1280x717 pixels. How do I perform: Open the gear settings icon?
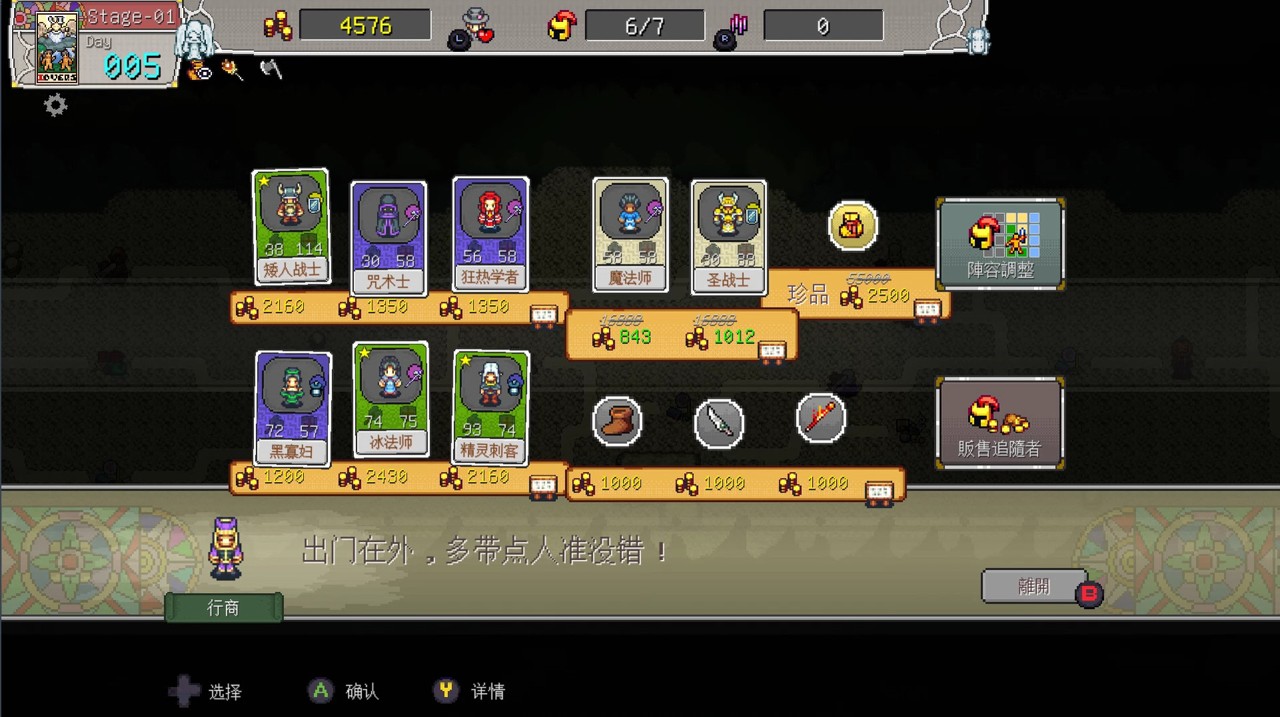(x=56, y=105)
